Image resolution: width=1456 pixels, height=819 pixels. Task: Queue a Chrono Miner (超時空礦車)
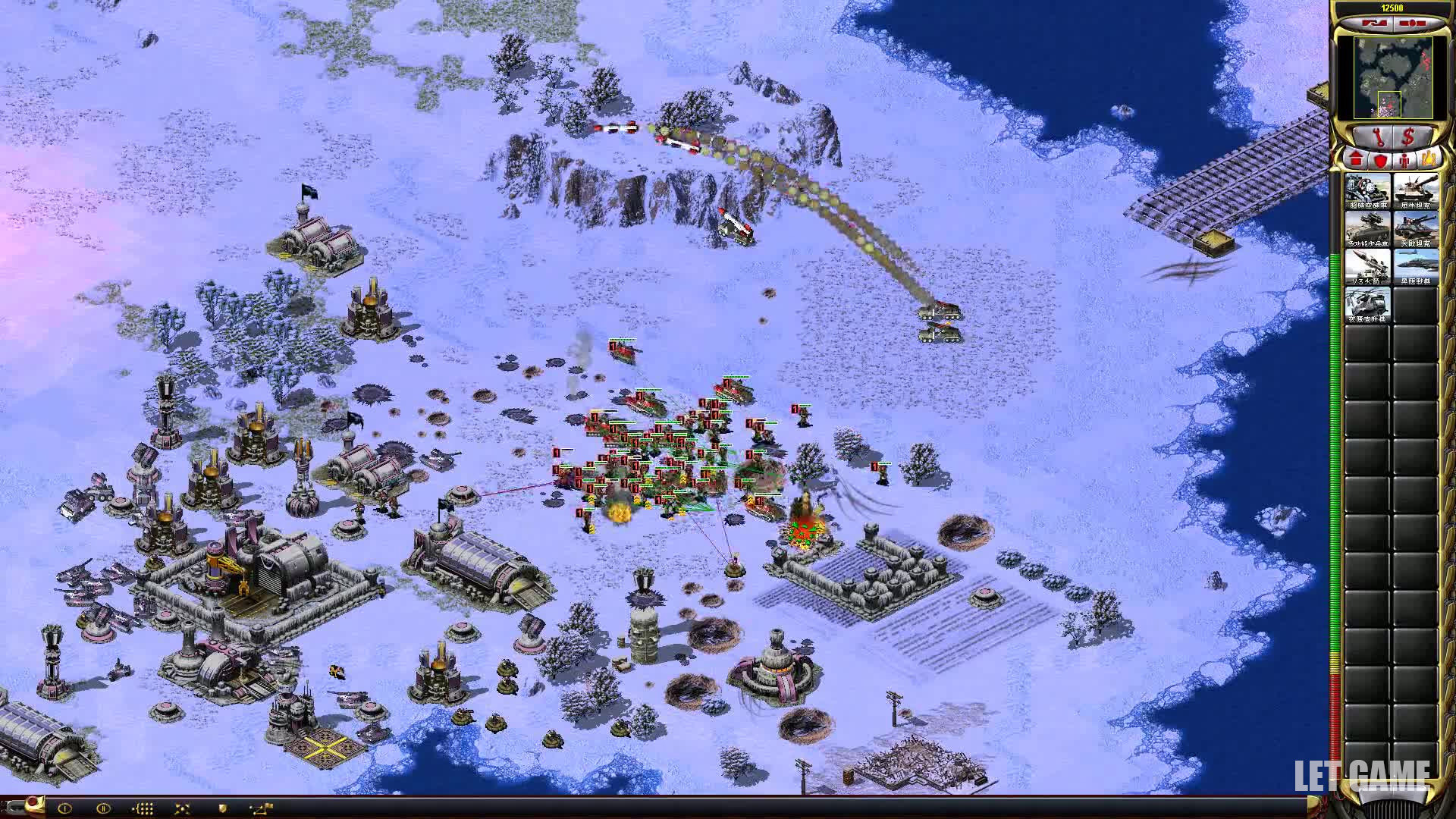[x=1367, y=190]
